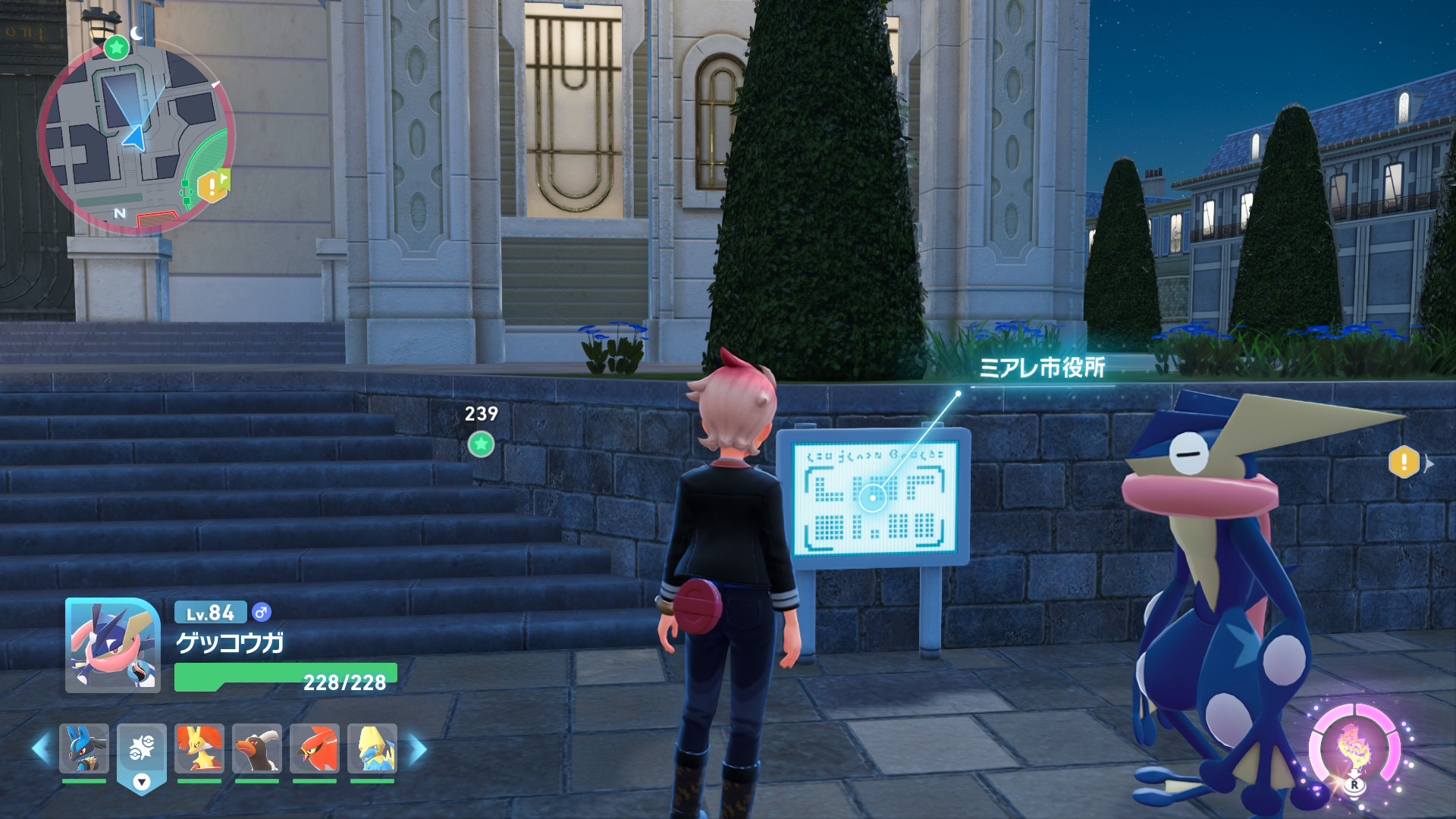
Task: Click the green star waypoint showing 239
Action: [x=481, y=444]
